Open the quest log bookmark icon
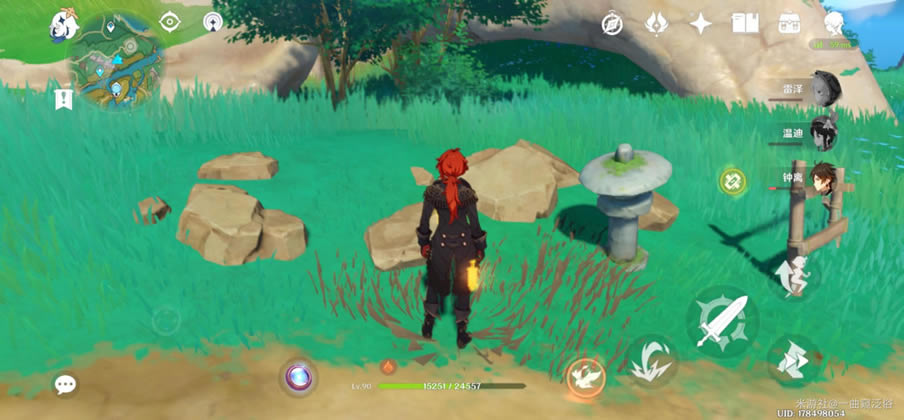 (65, 98)
